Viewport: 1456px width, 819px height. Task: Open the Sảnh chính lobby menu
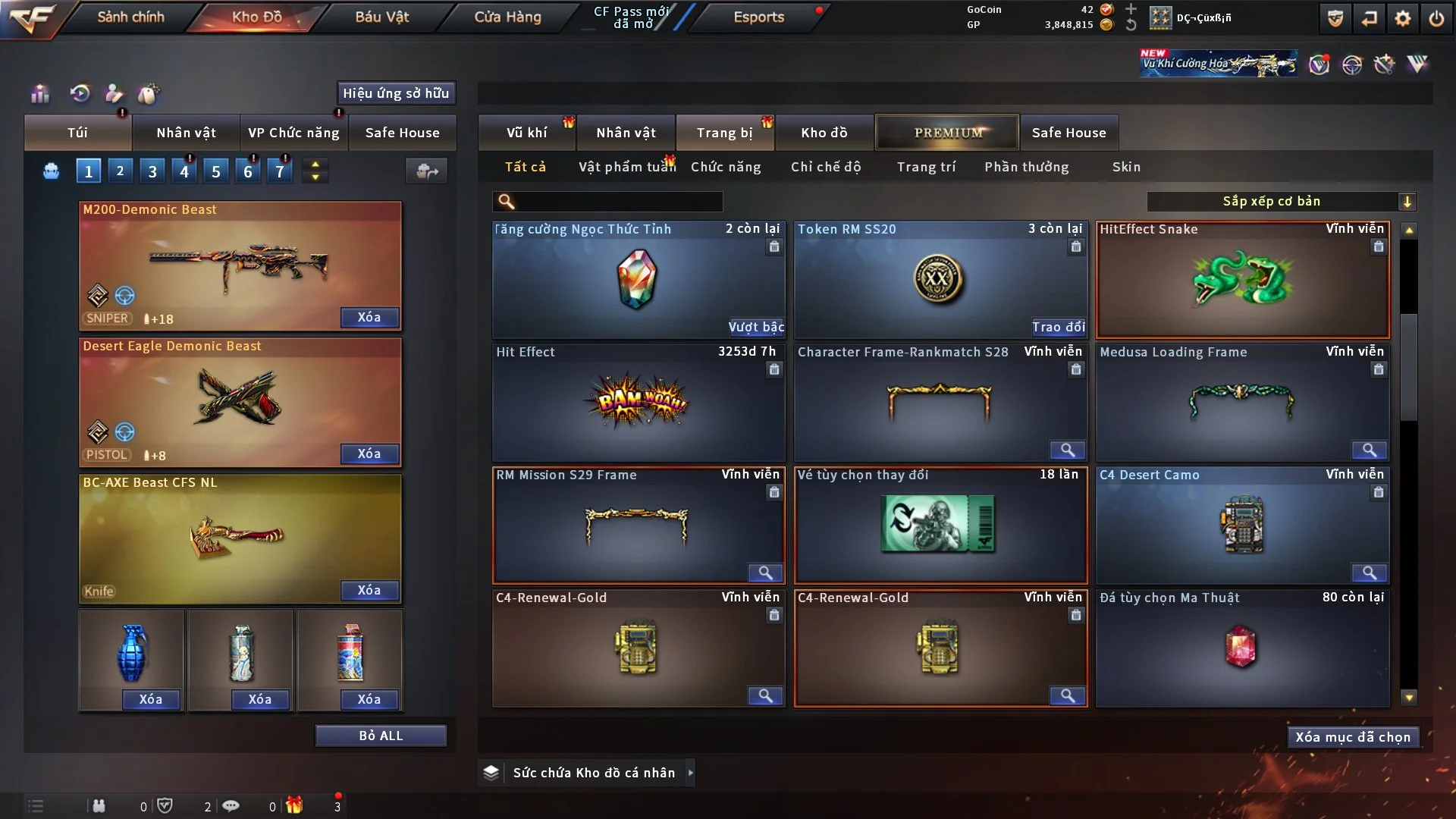click(130, 17)
